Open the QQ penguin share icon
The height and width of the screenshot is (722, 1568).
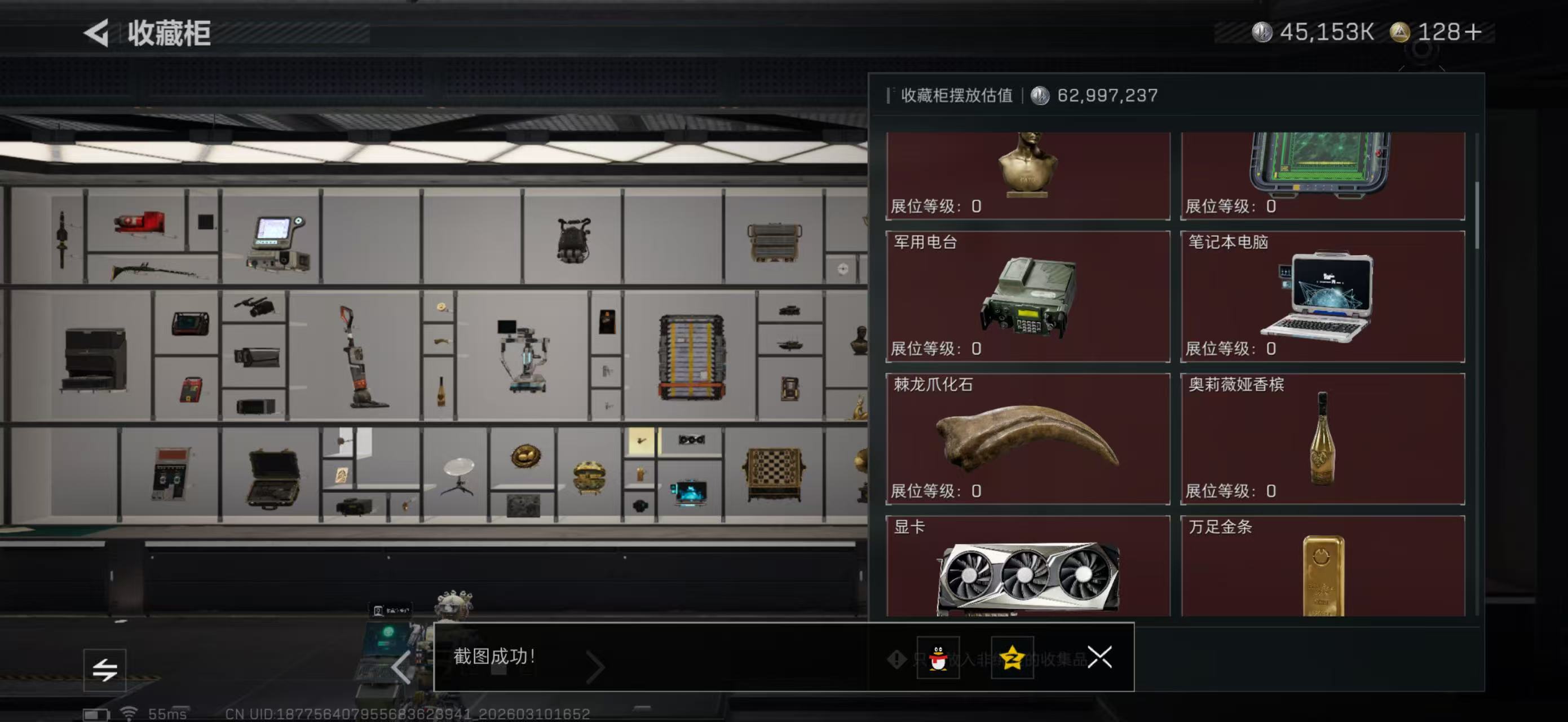(x=938, y=658)
